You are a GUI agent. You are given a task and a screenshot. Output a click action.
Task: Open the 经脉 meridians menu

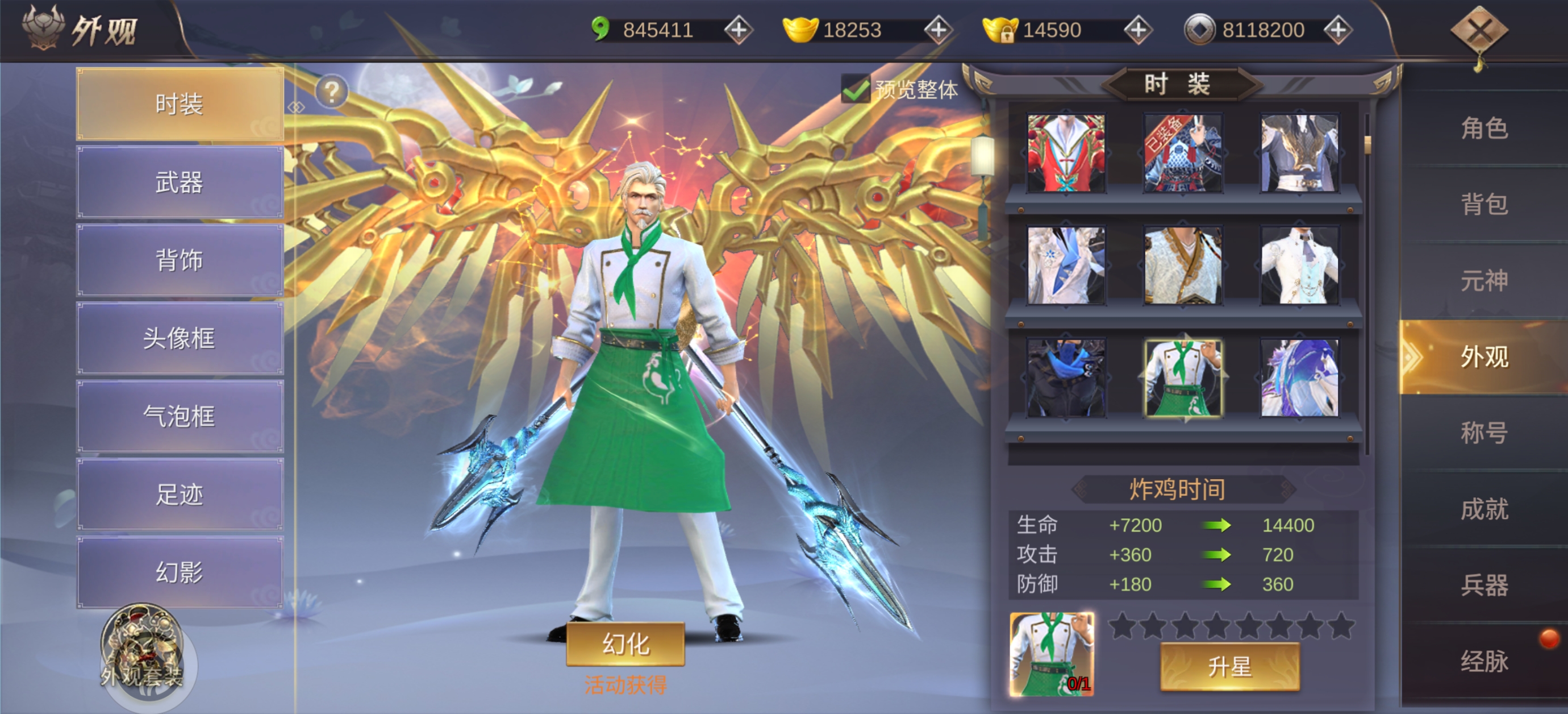[x=1484, y=661]
